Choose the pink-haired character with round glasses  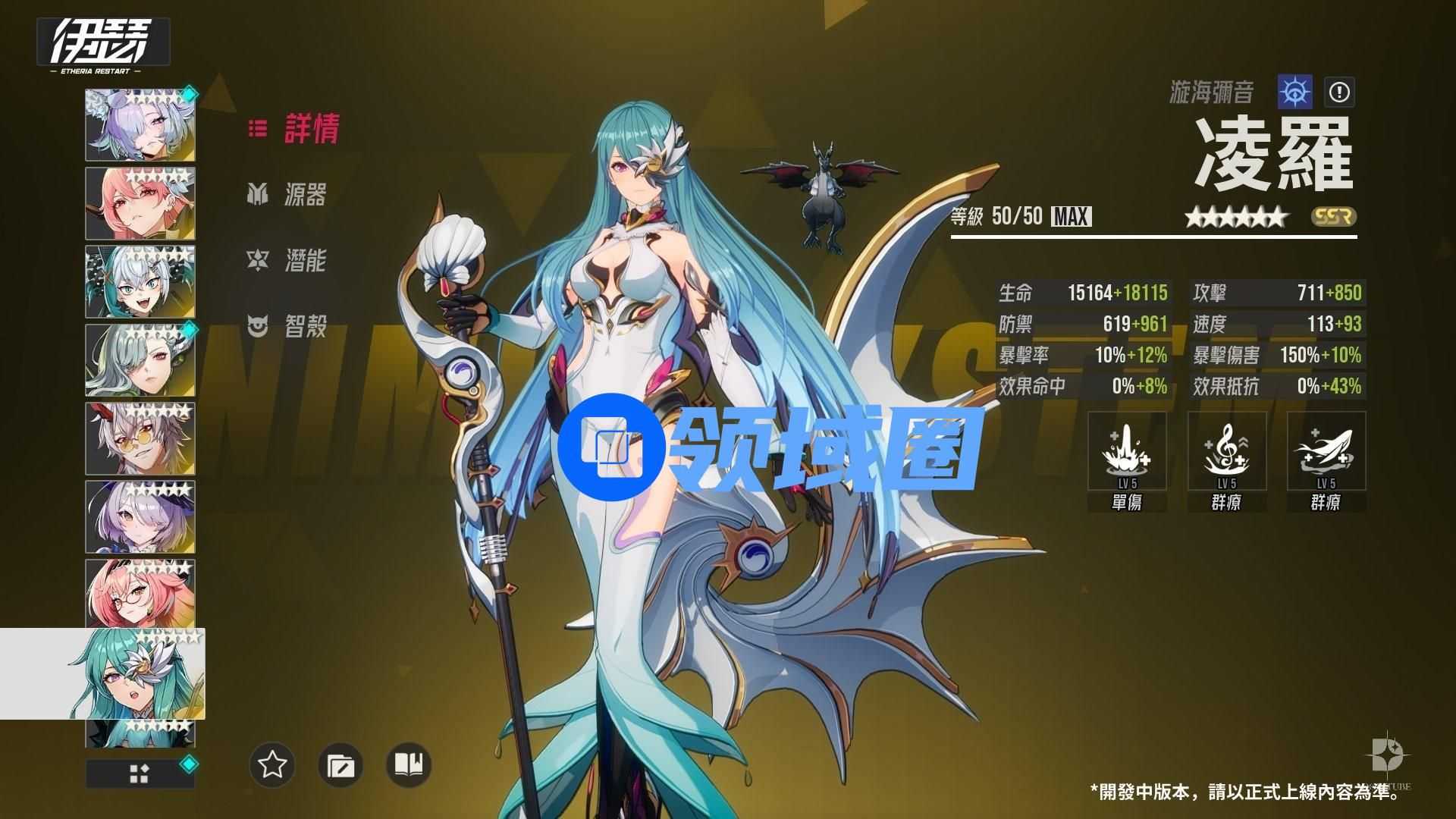click(x=140, y=595)
